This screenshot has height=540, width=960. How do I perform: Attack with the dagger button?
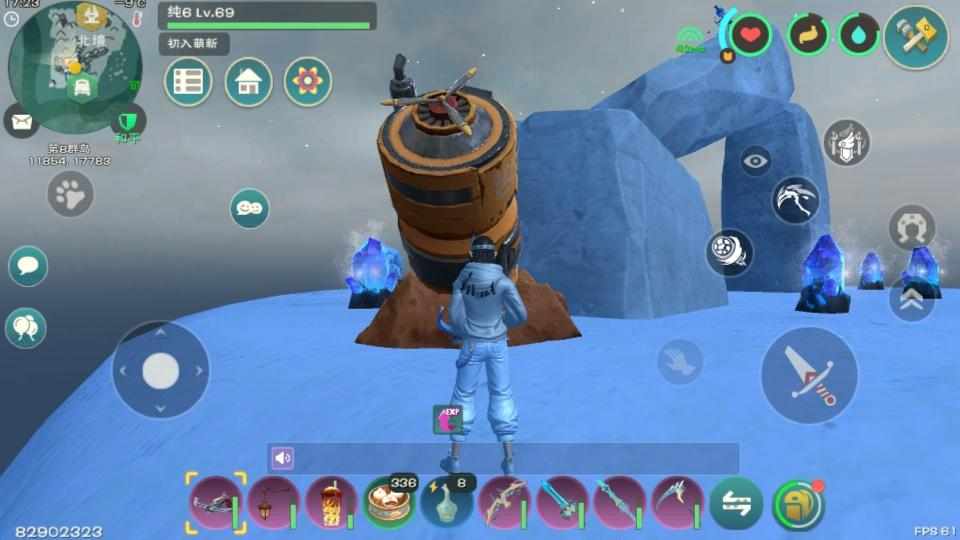click(809, 375)
